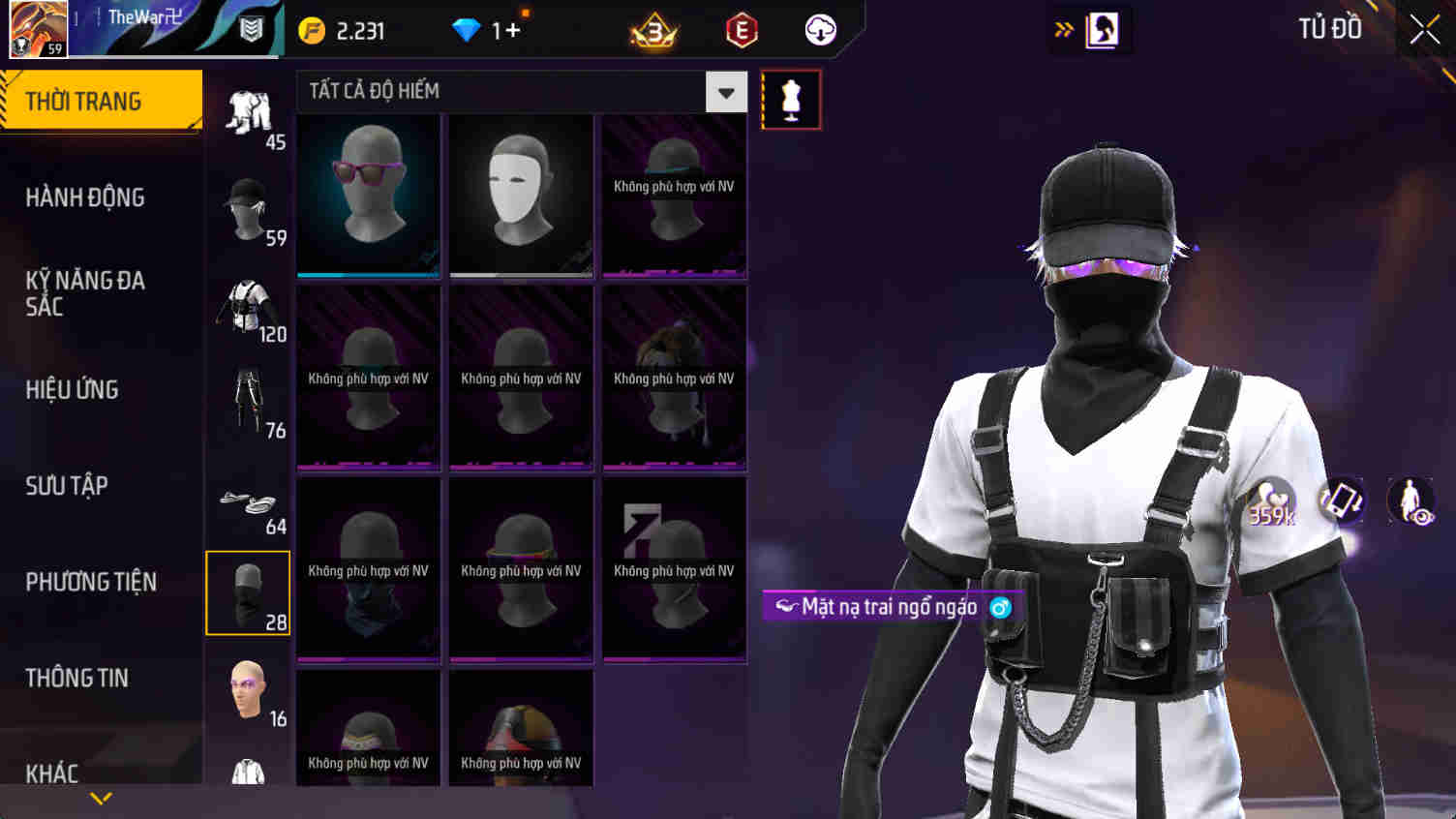Open the pants category with 45 items
The width and height of the screenshot is (1456, 819).
click(x=247, y=111)
